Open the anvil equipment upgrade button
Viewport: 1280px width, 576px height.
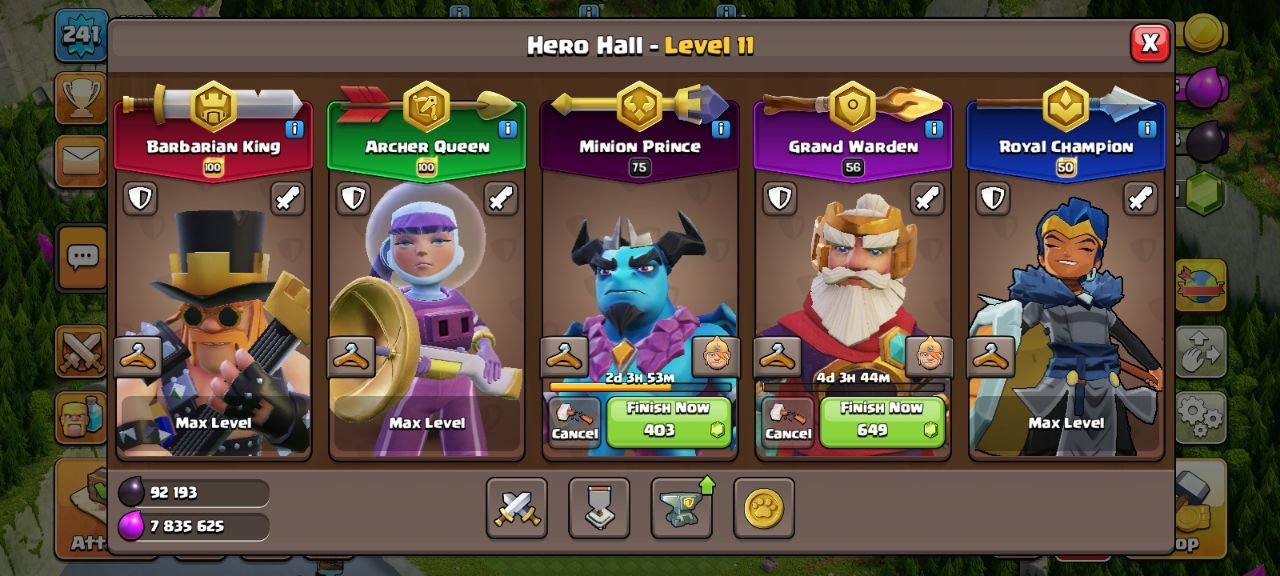682,508
